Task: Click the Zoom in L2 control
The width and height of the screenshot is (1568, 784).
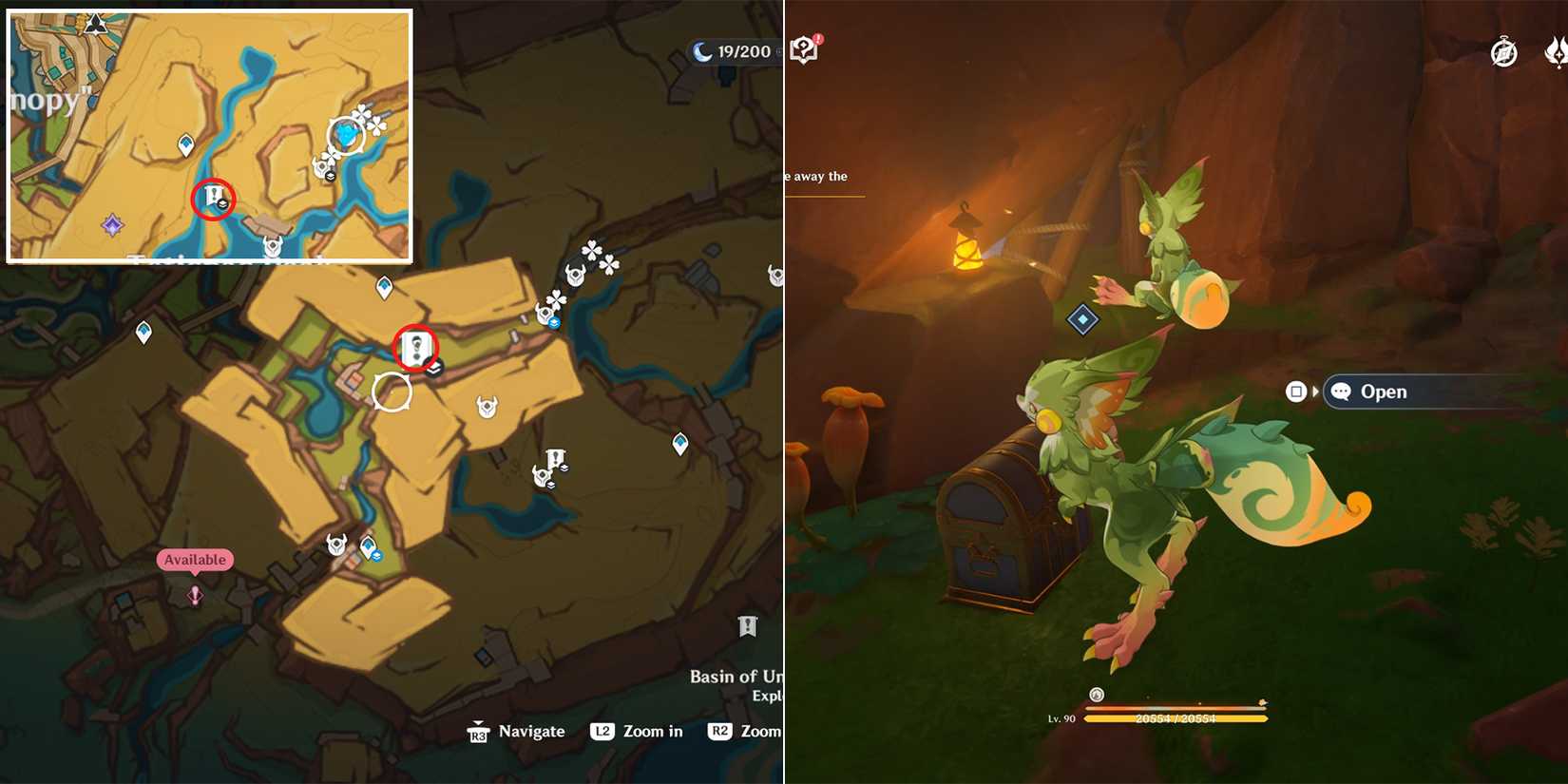Action: point(640,732)
